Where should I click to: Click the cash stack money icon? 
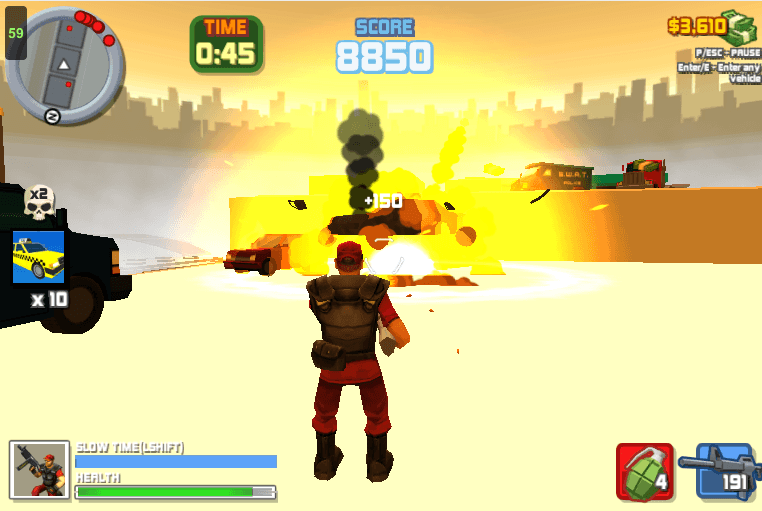pyautogui.click(x=741, y=27)
